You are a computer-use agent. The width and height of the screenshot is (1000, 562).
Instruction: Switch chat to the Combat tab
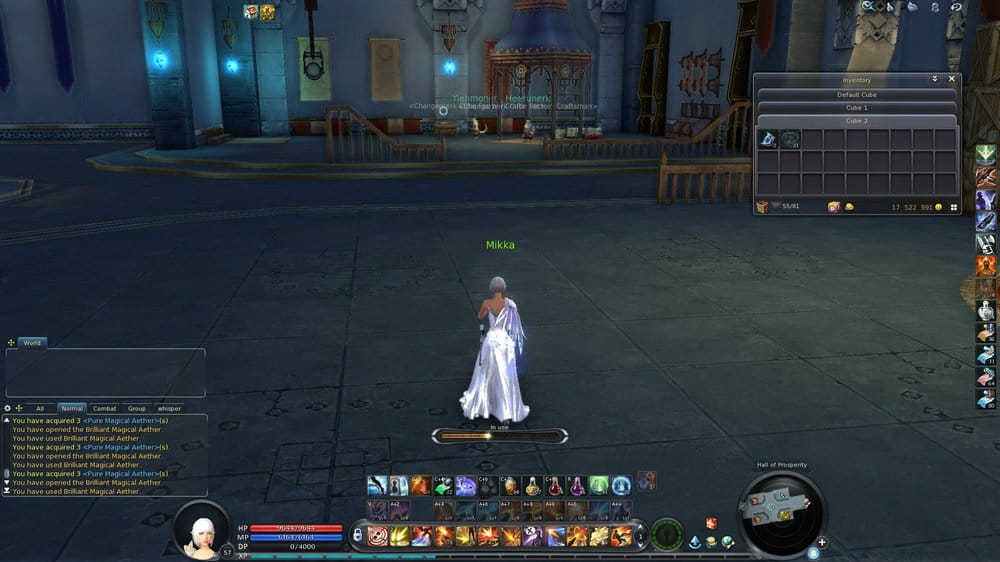(104, 408)
